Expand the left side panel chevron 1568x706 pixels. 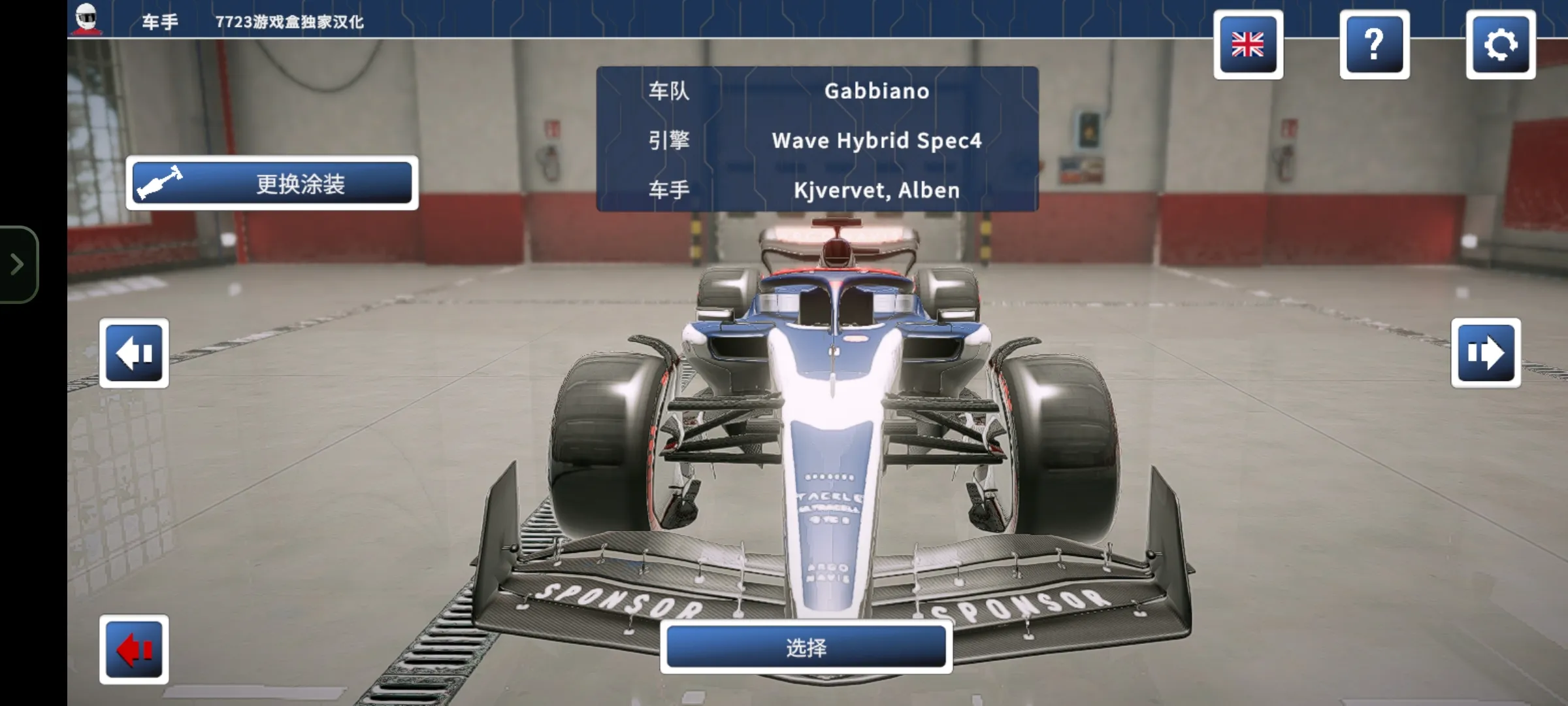16,265
